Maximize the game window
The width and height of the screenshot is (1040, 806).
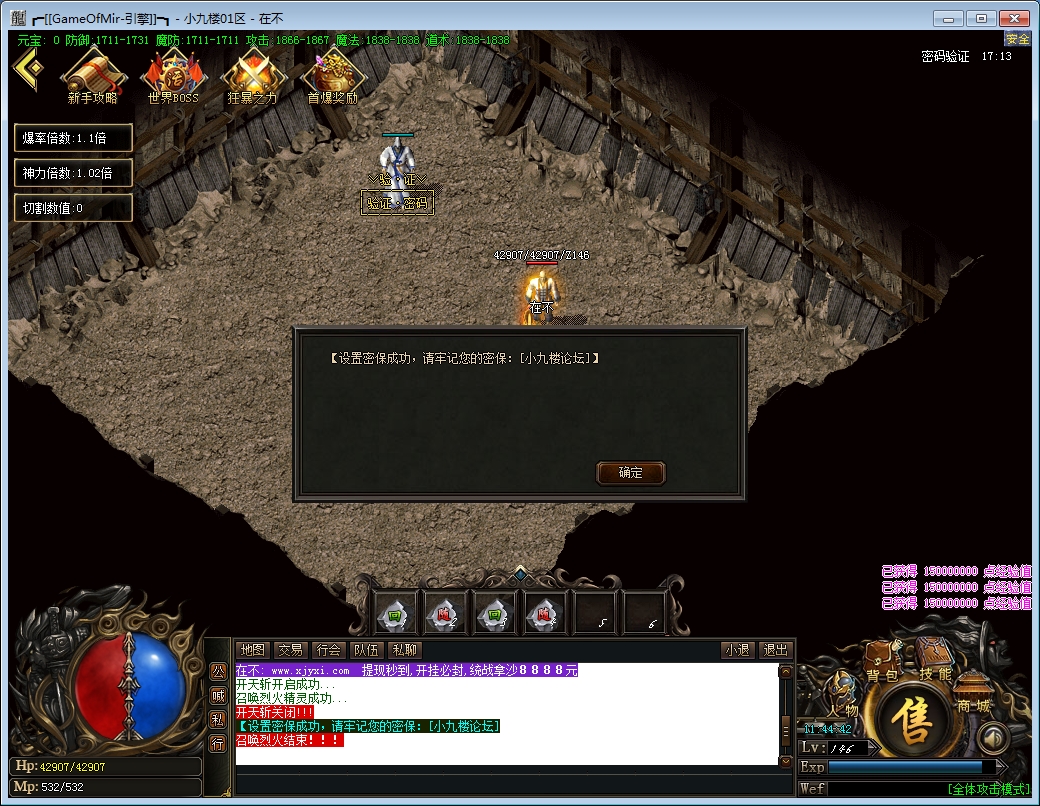pyautogui.click(x=982, y=18)
